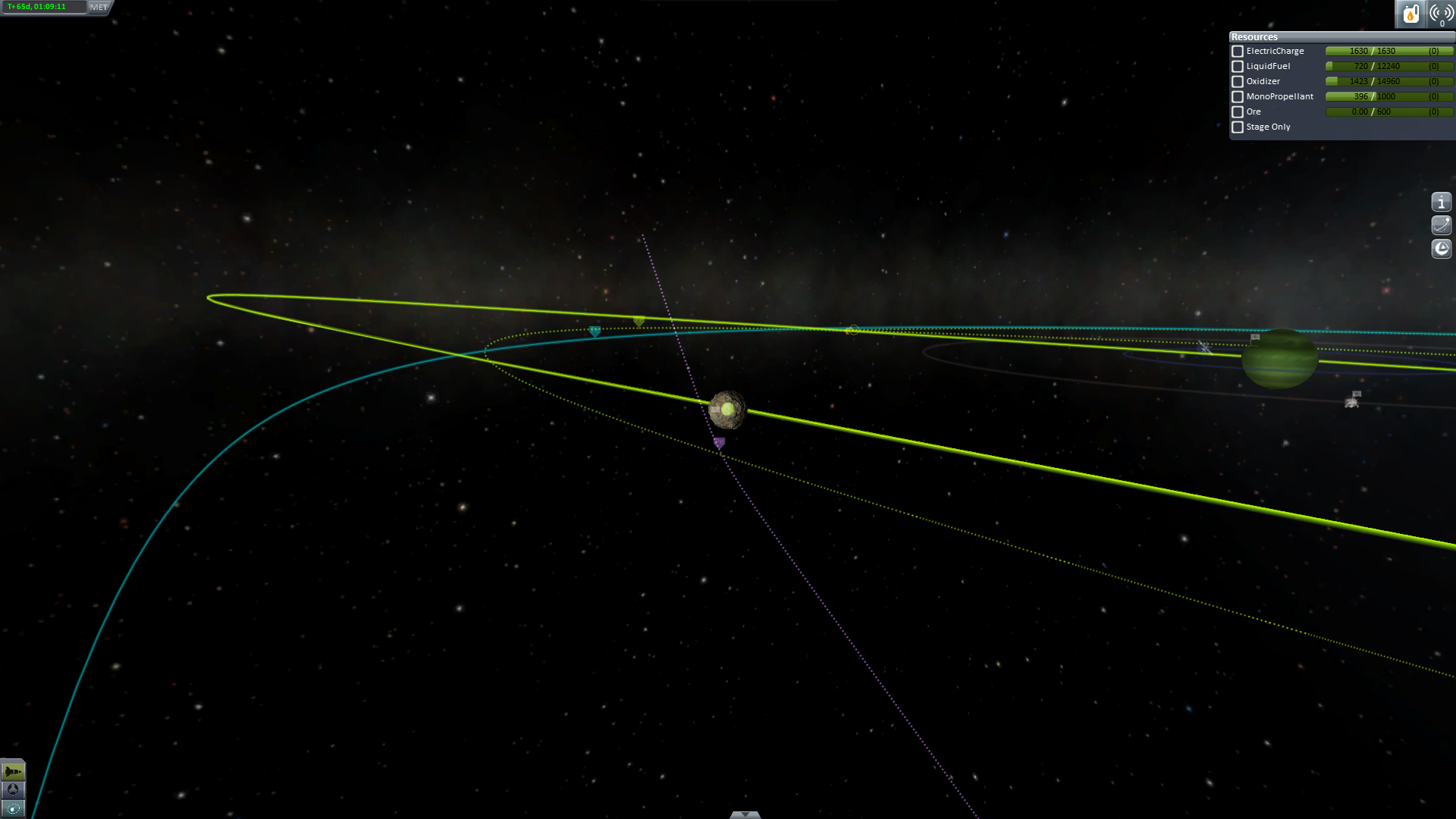Enable the Oxidizer checkbox
Screen dimensions: 1456x819
(x=1238, y=82)
